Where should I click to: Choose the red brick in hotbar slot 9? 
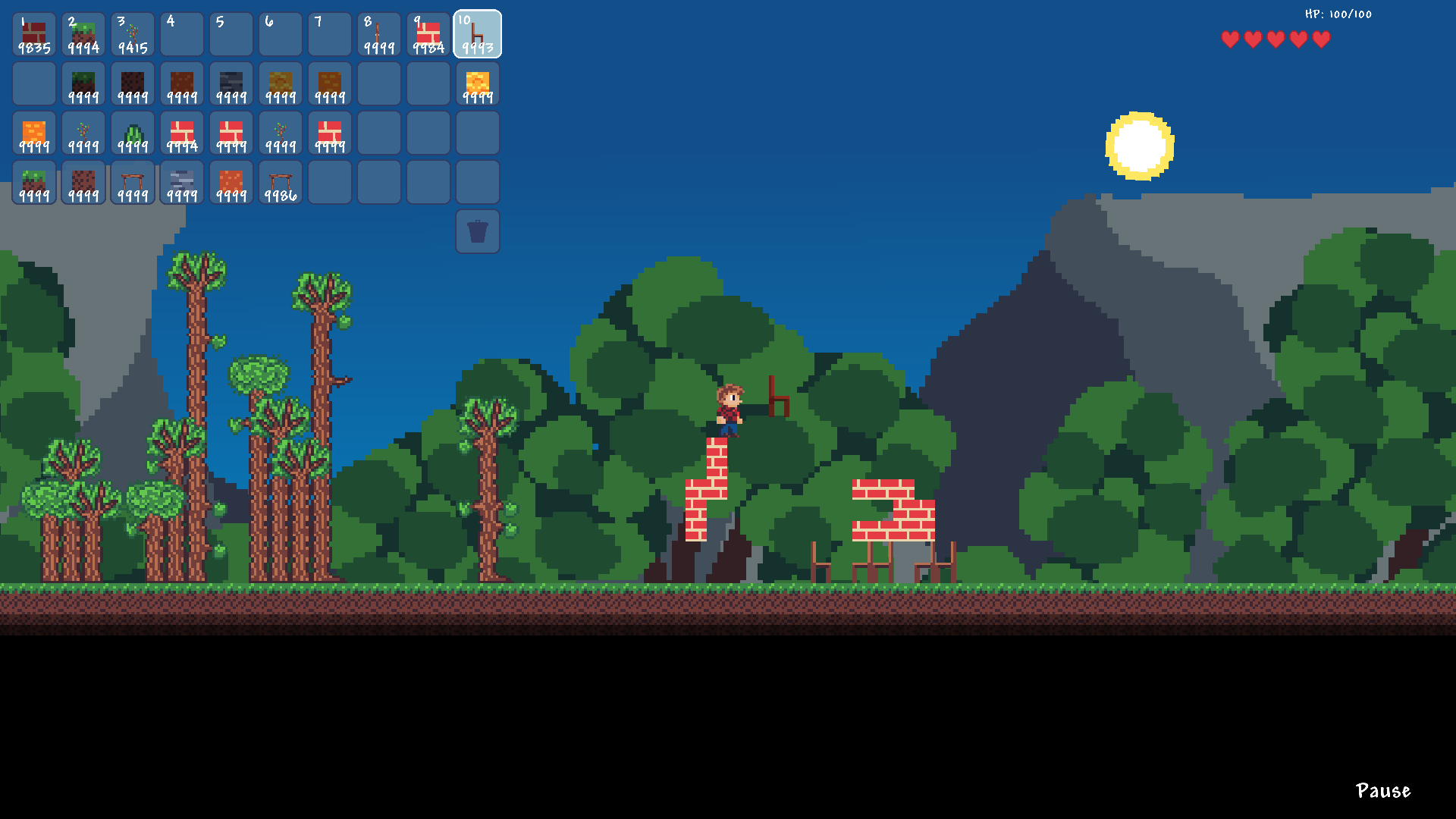point(428,35)
